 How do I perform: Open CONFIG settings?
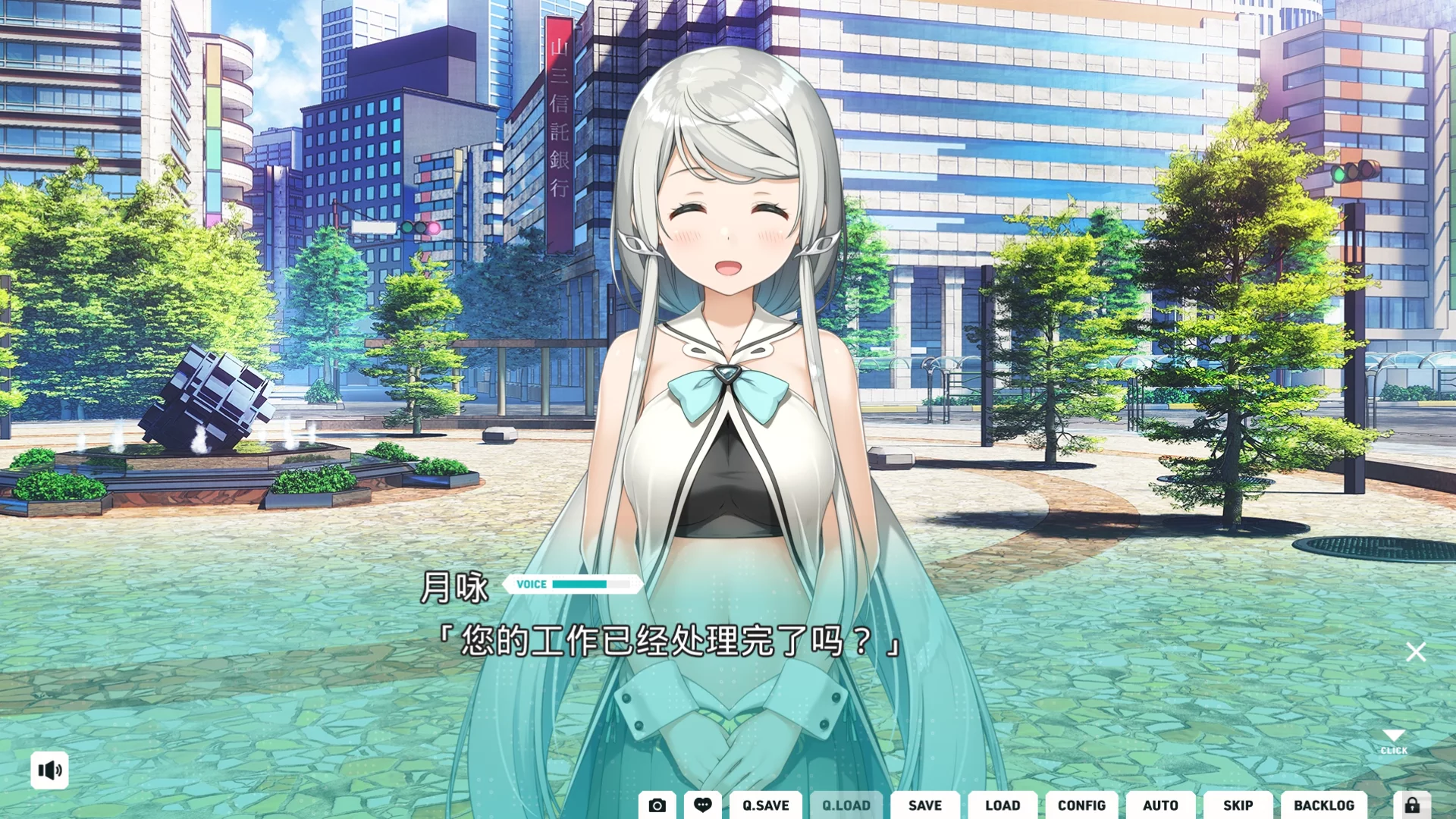[x=1082, y=806]
